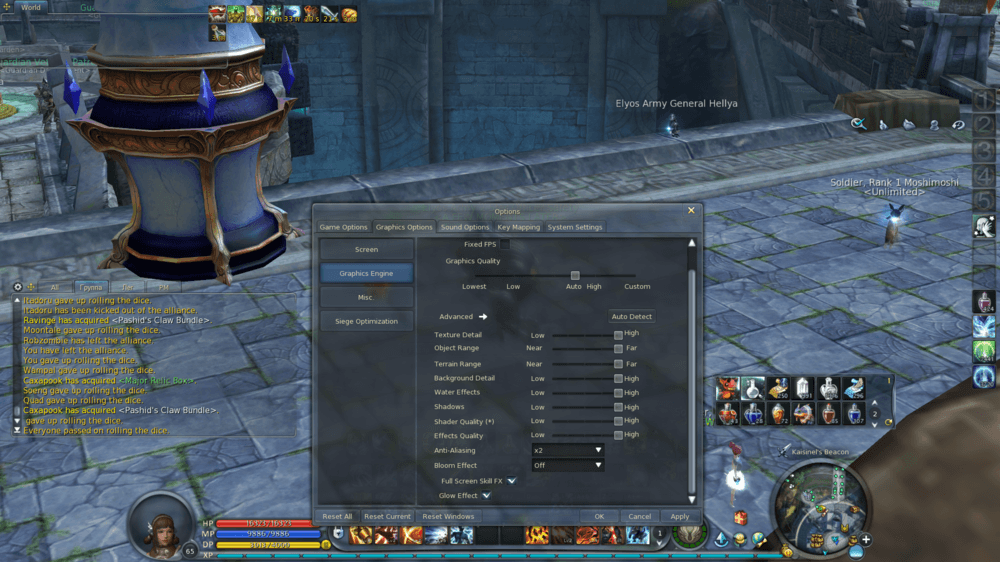Click the minimap zoom-in plus button

coord(866,540)
